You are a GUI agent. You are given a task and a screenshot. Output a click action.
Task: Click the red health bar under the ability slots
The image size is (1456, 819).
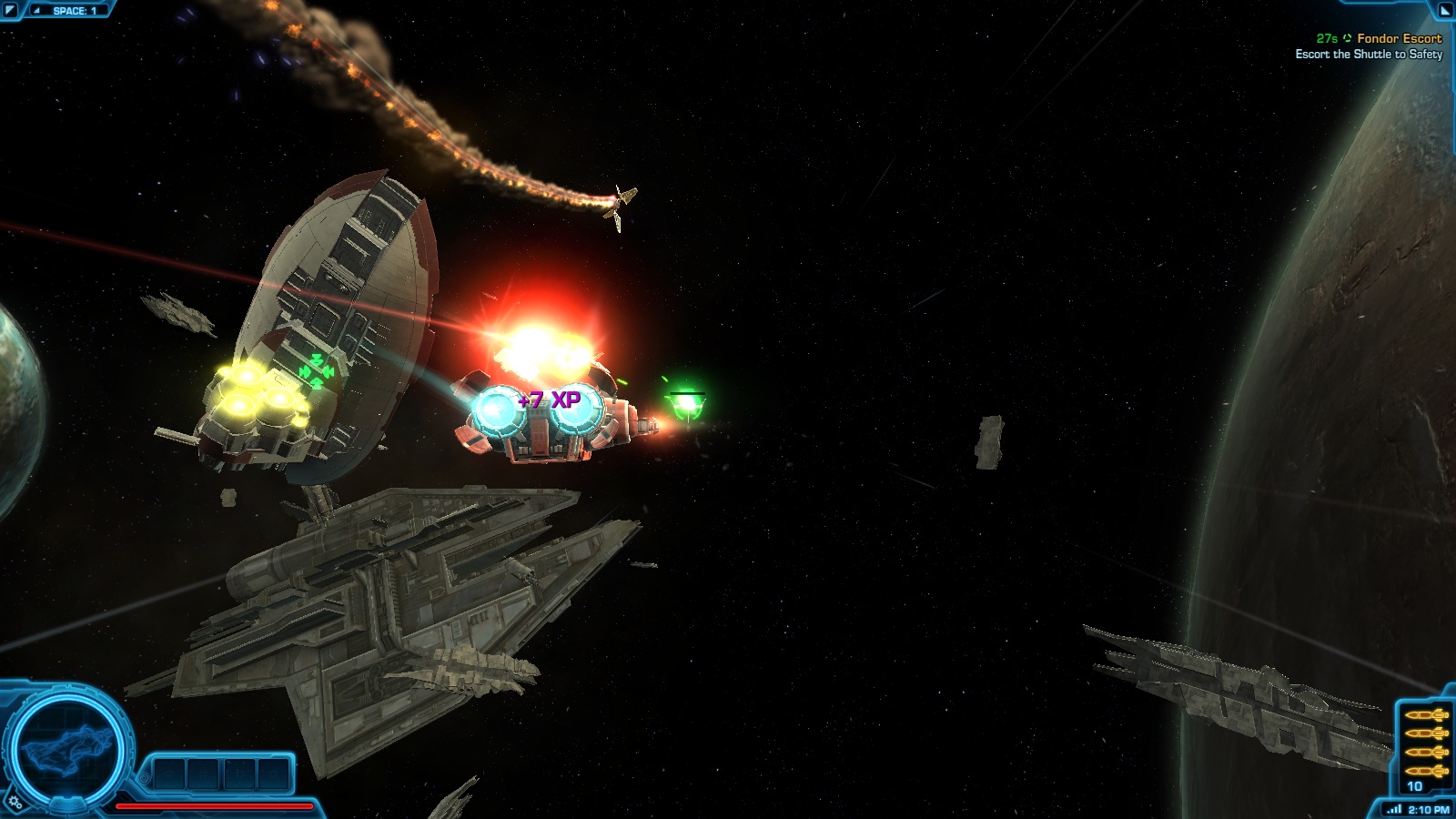click(x=215, y=806)
